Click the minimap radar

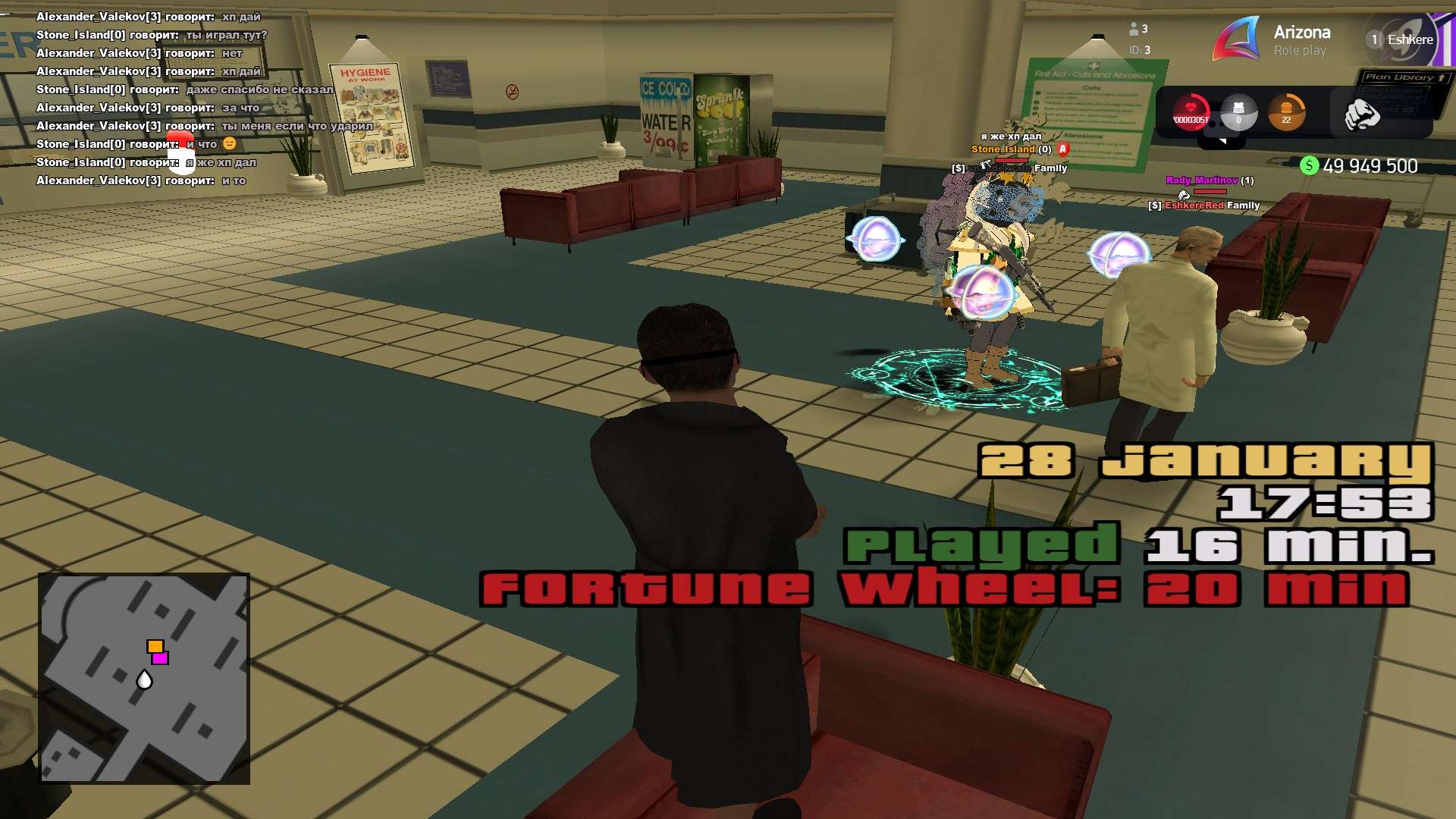(x=144, y=678)
